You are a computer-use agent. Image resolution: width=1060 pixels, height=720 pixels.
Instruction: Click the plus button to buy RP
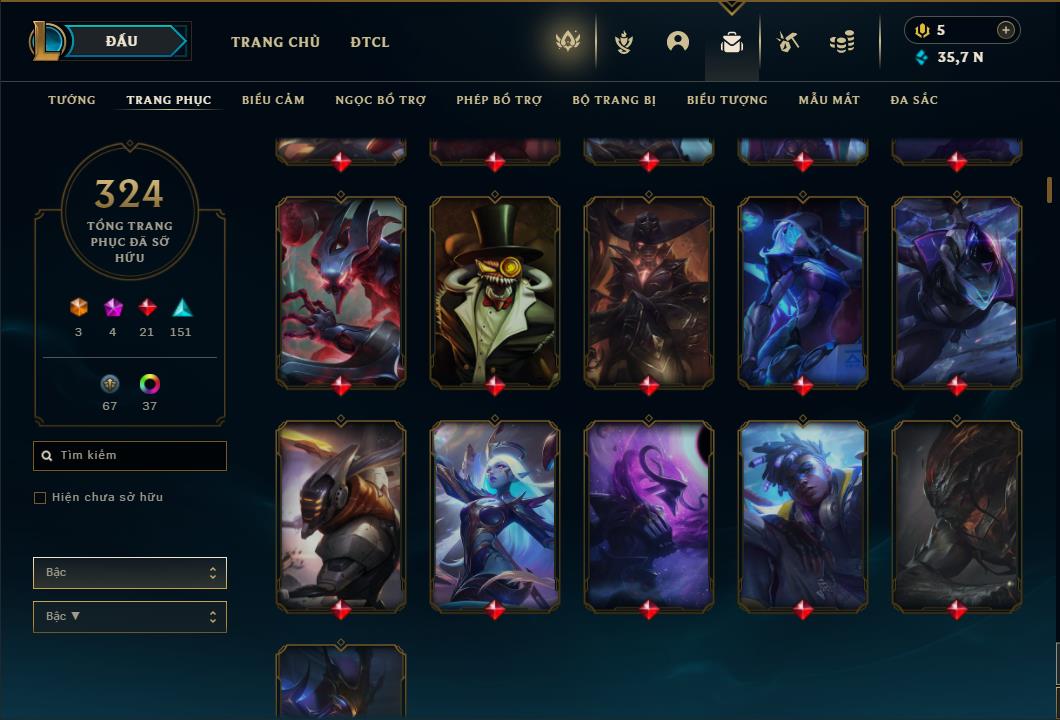1006,30
